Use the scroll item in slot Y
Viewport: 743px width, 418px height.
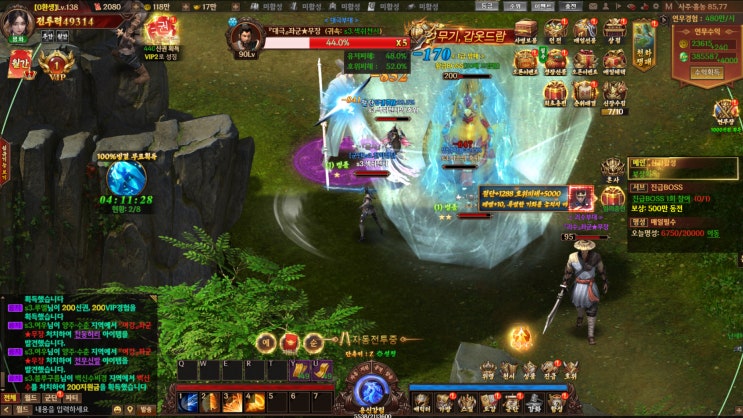pos(300,372)
